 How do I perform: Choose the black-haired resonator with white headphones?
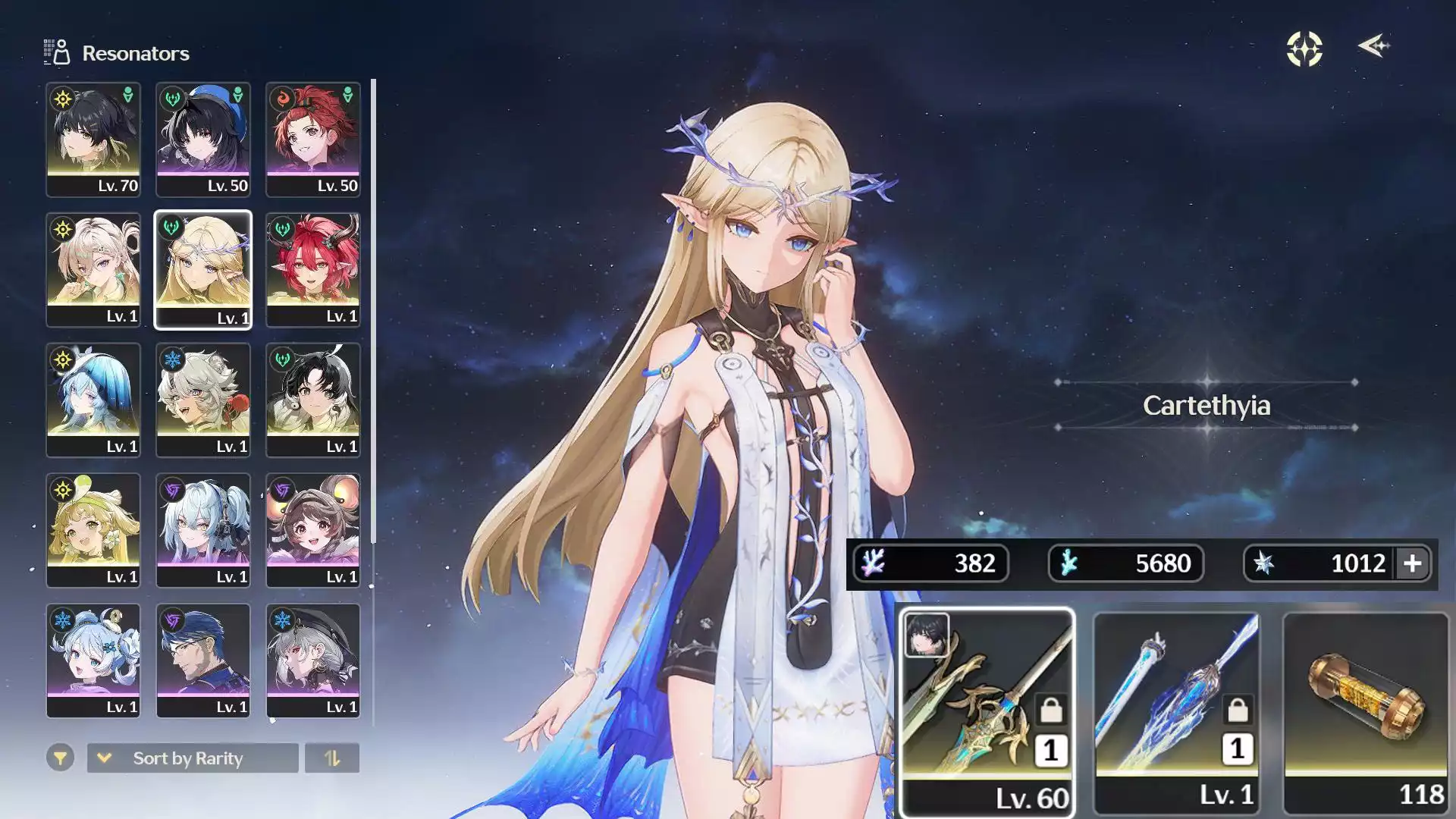[312, 400]
